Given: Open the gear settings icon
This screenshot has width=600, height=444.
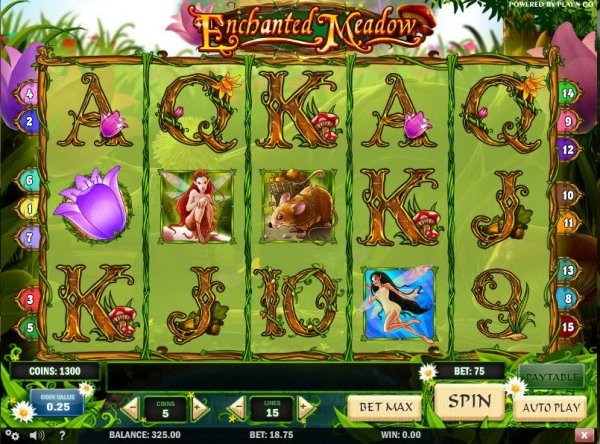Looking at the screenshot, I should tap(12, 436).
